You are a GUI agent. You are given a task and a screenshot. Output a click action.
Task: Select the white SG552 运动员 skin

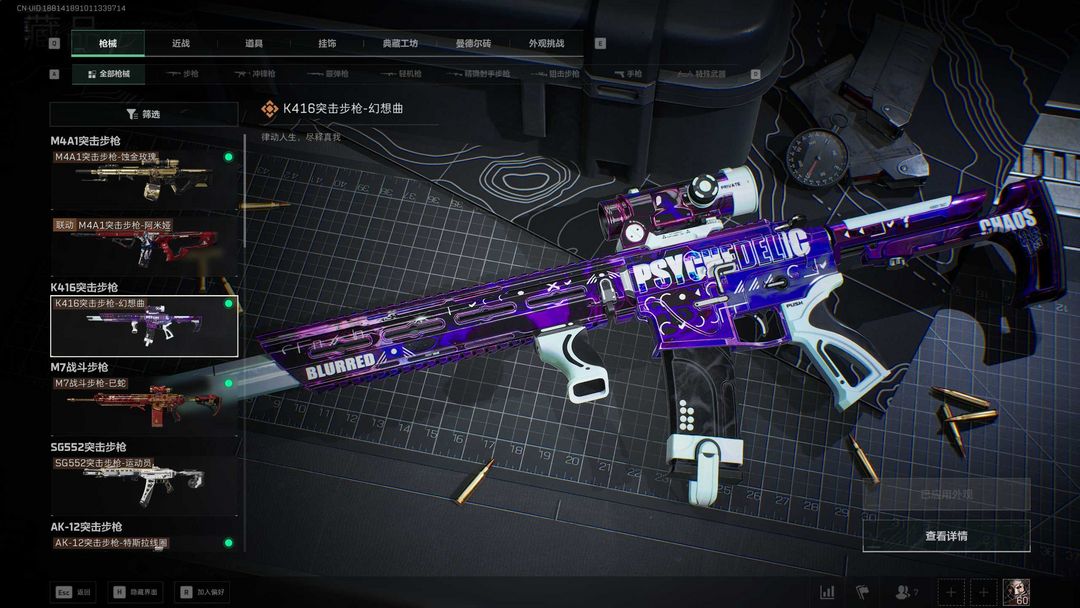pos(145,483)
